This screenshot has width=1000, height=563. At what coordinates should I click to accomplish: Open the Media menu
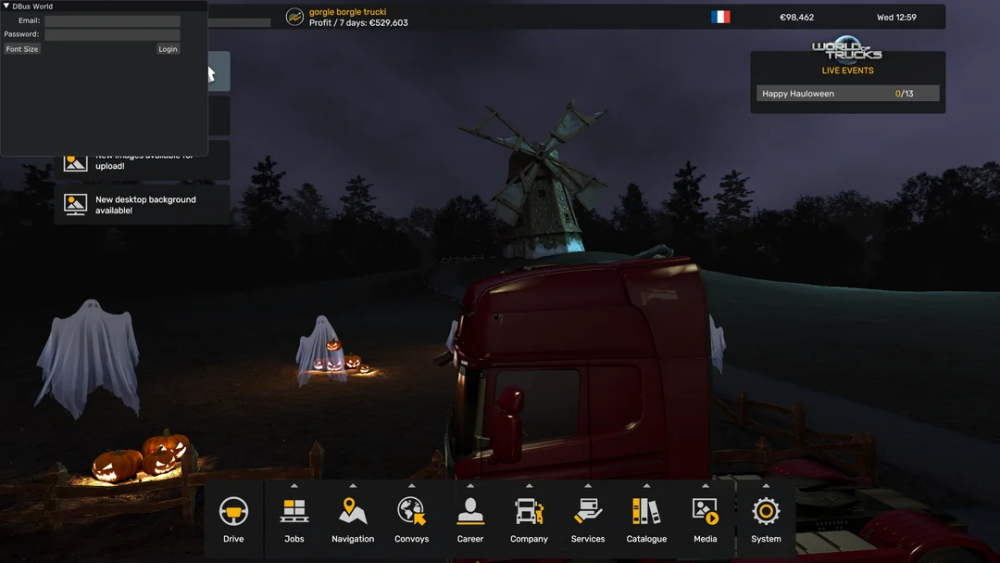pyautogui.click(x=705, y=520)
